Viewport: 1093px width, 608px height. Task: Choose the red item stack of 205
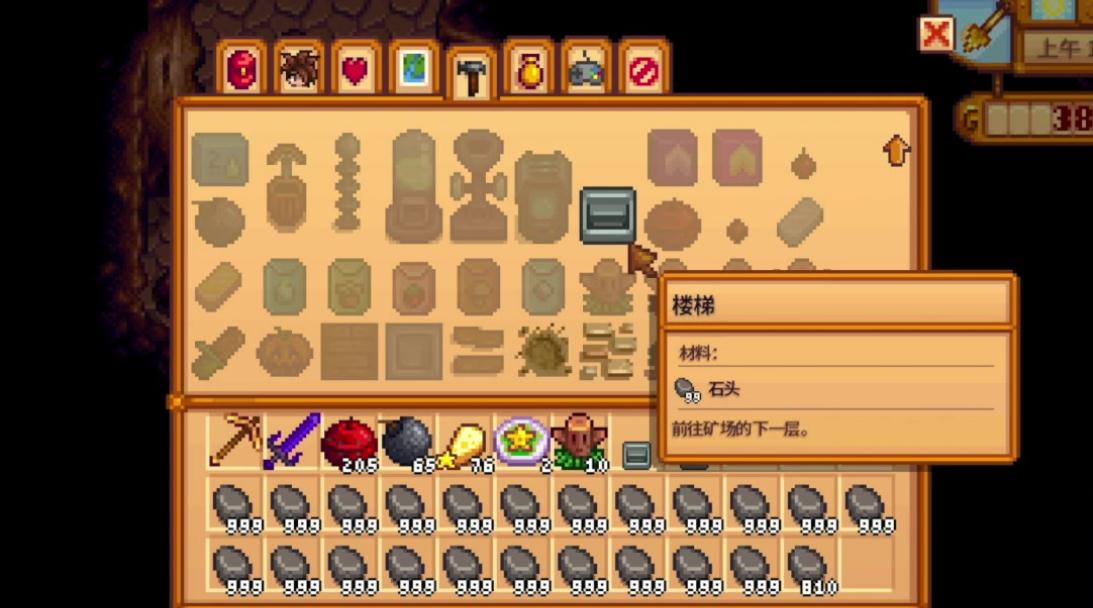349,441
